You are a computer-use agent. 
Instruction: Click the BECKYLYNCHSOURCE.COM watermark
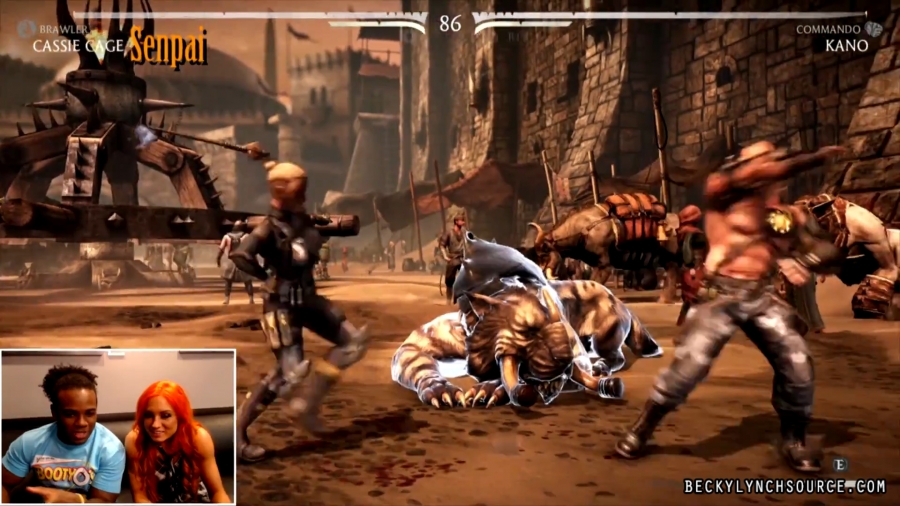[784, 487]
